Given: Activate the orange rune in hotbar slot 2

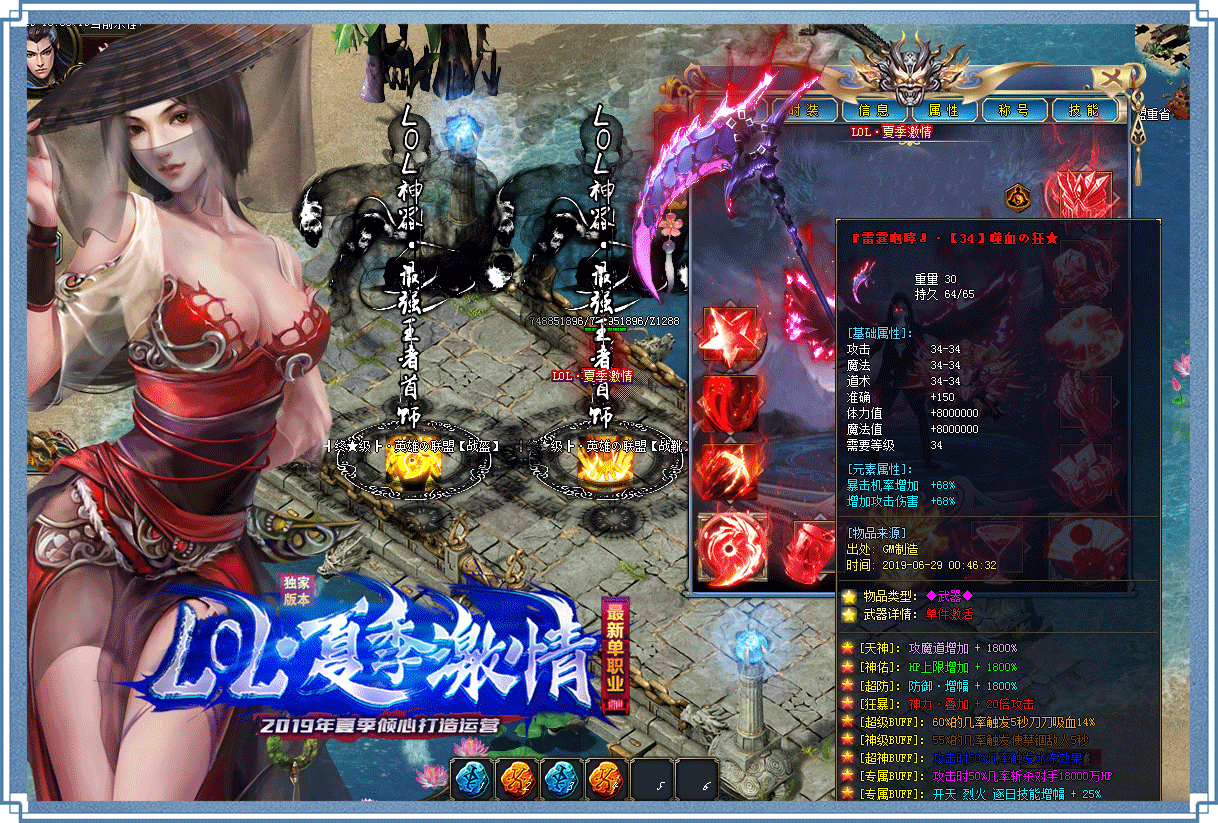Looking at the screenshot, I should click(516, 780).
